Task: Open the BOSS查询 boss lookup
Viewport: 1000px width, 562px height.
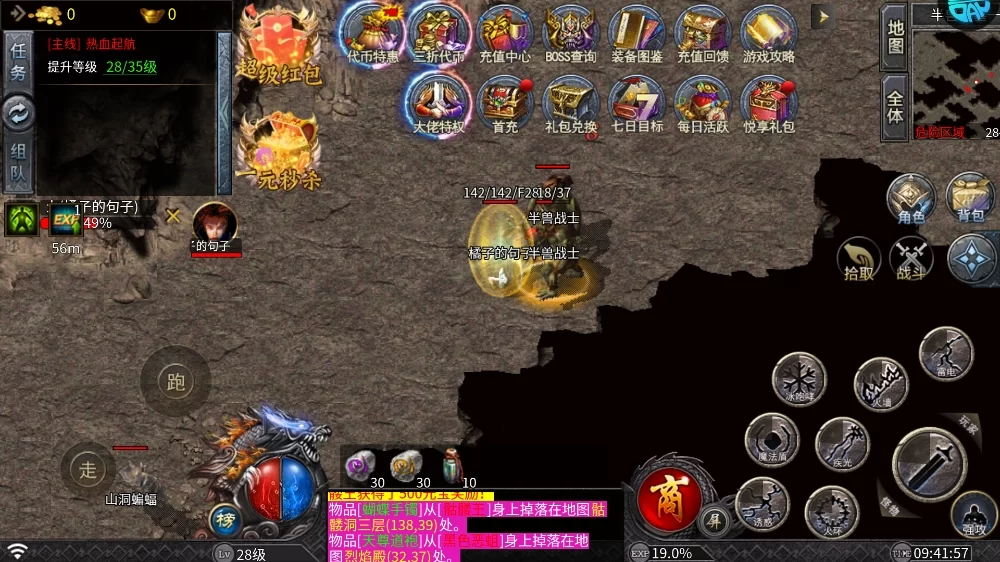Action: click(571, 34)
